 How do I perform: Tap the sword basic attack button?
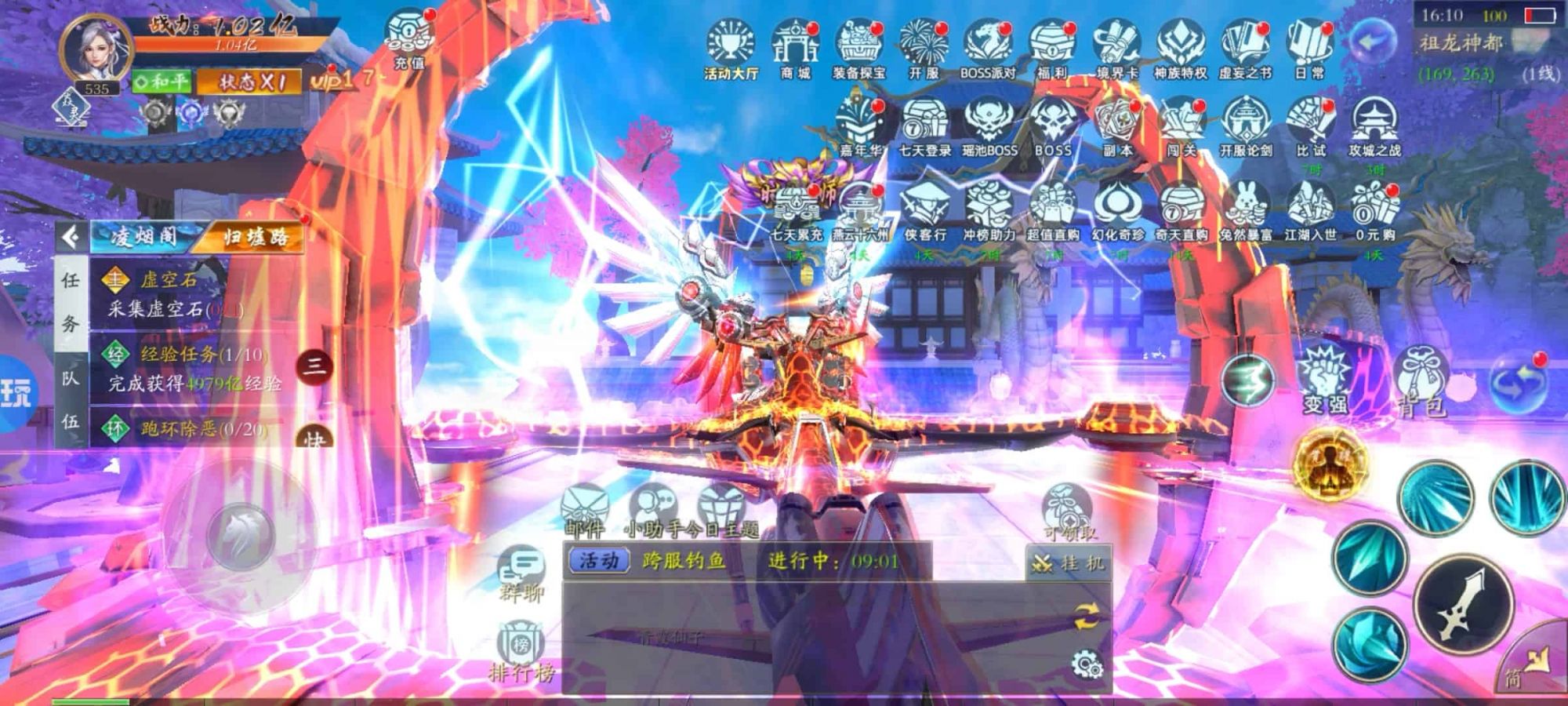(1463, 604)
